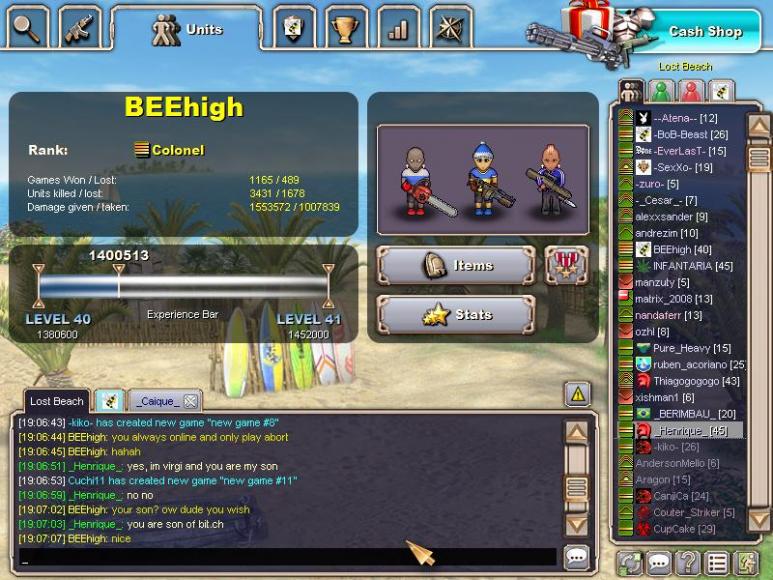Click the medals button beside Items
Image resolution: width=773 pixels, height=580 pixels.
click(x=566, y=265)
